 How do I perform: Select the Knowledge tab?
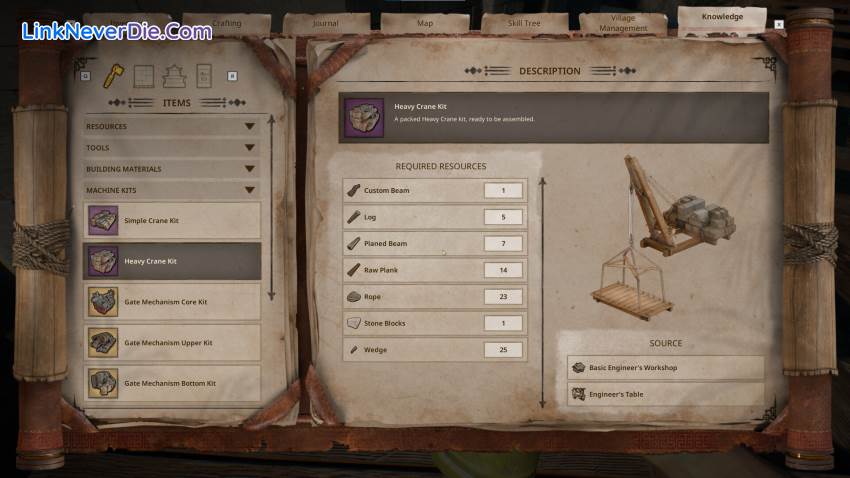pos(722,17)
